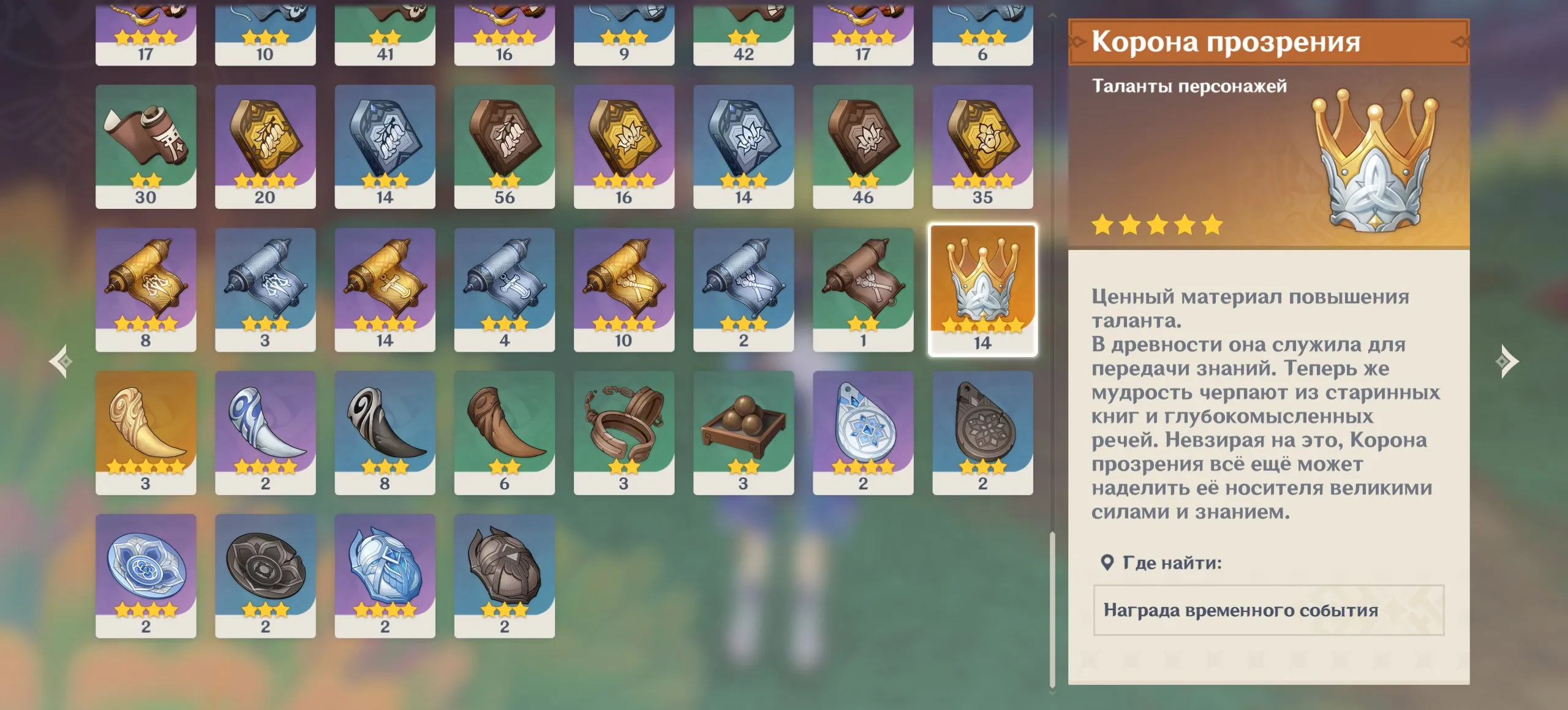Select the gold scroll with count 8
1568x710 pixels.
point(146,289)
